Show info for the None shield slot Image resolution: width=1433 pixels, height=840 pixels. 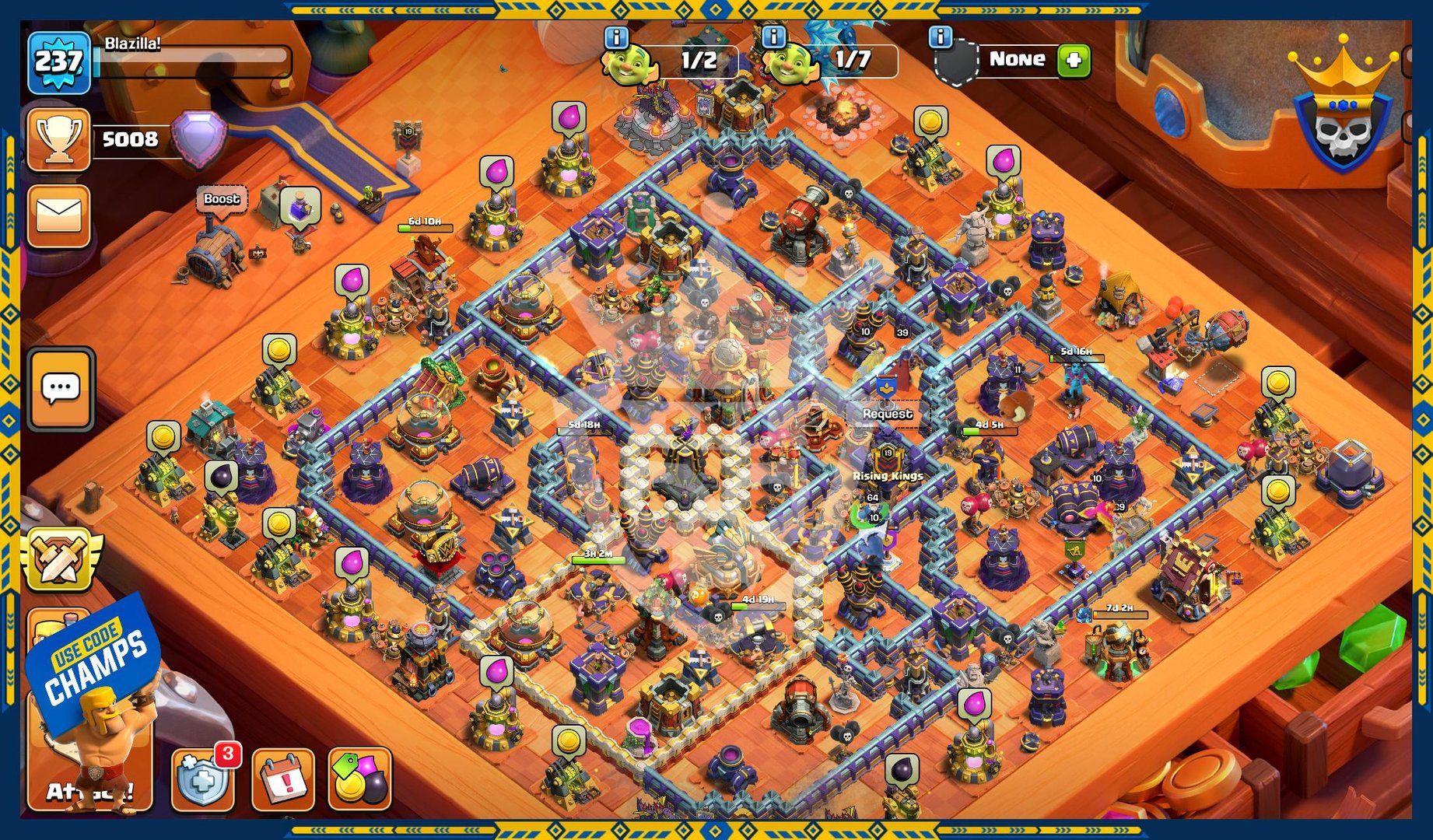(941, 37)
